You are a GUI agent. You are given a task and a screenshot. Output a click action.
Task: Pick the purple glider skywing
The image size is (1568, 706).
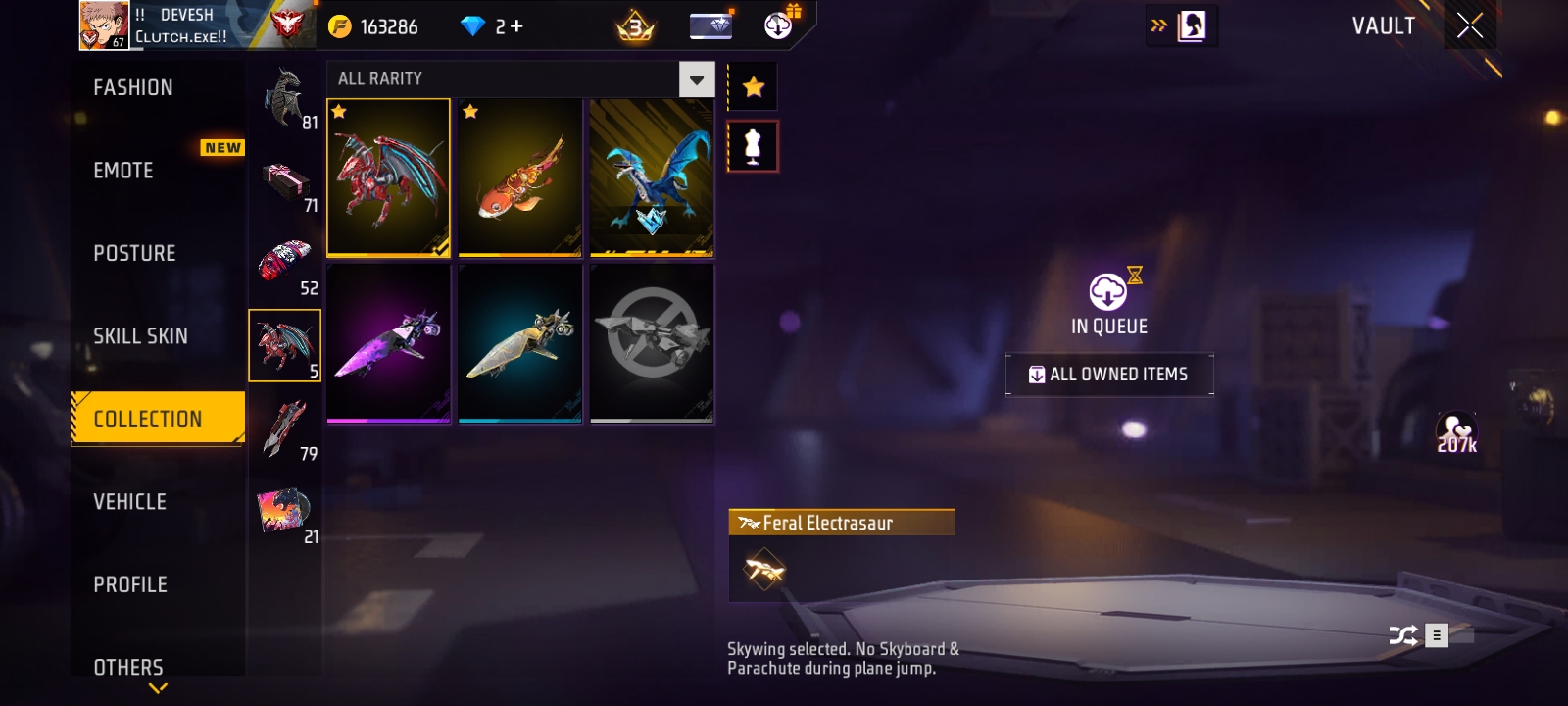pyautogui.click(x=388, y=343)
